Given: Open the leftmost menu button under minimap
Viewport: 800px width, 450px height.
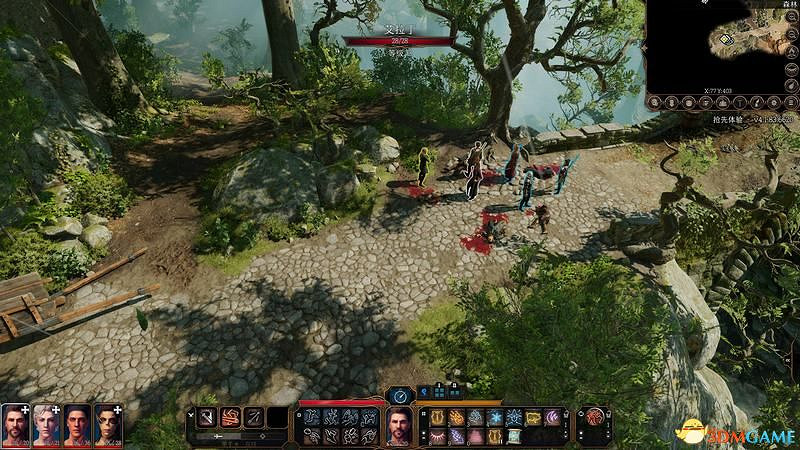Looking at the screenshot, I should tap(656, 103).
